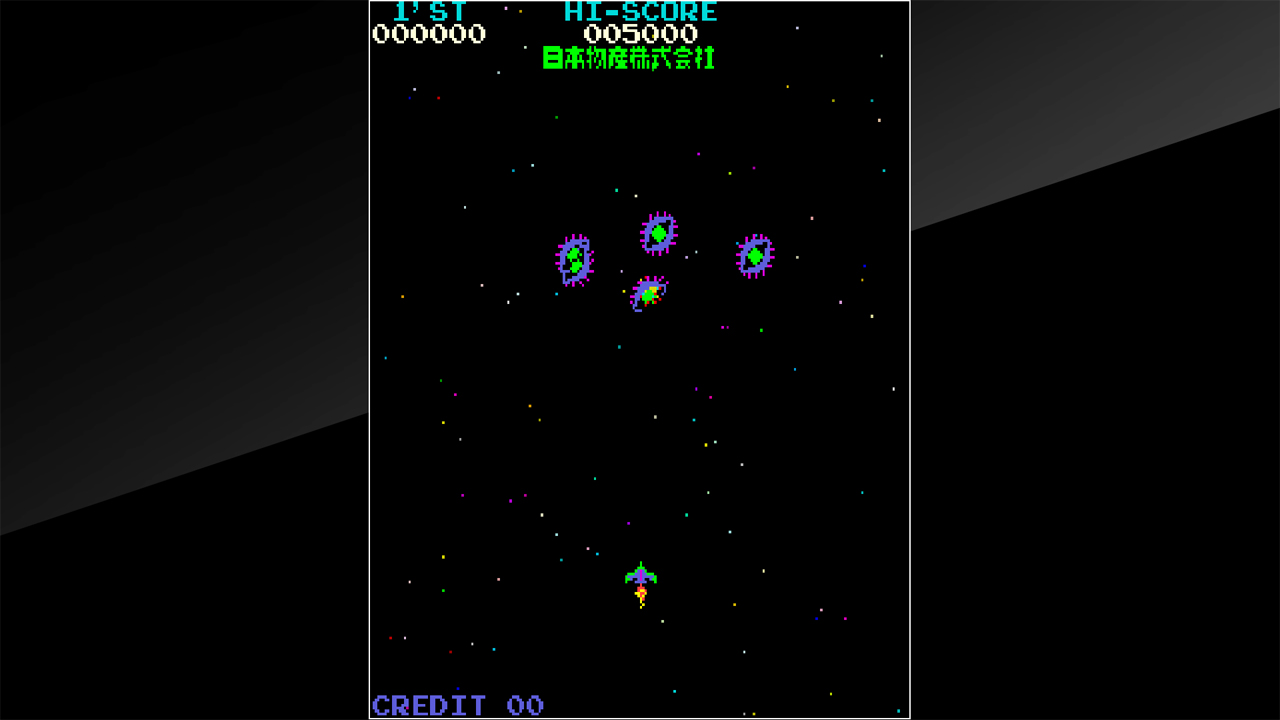Click the green diamond core of the top alien

click(x=660, y=231)
